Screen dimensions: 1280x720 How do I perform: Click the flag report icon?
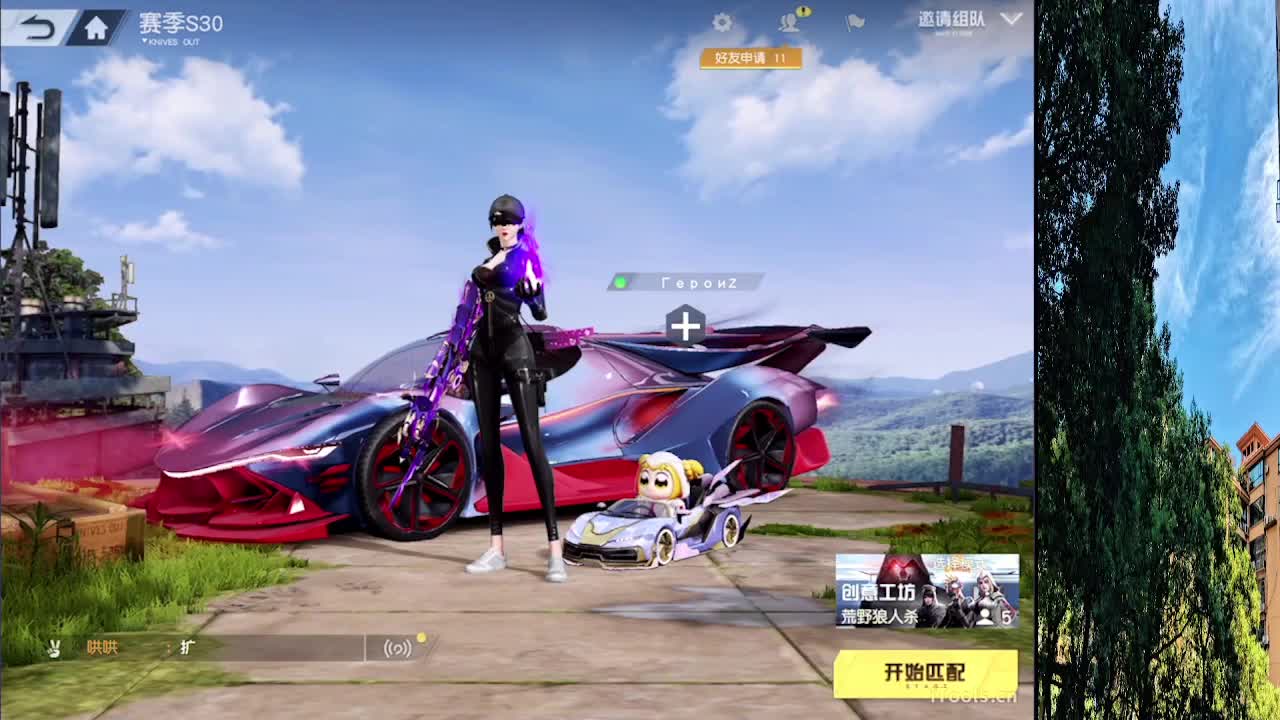pos(853,22)
